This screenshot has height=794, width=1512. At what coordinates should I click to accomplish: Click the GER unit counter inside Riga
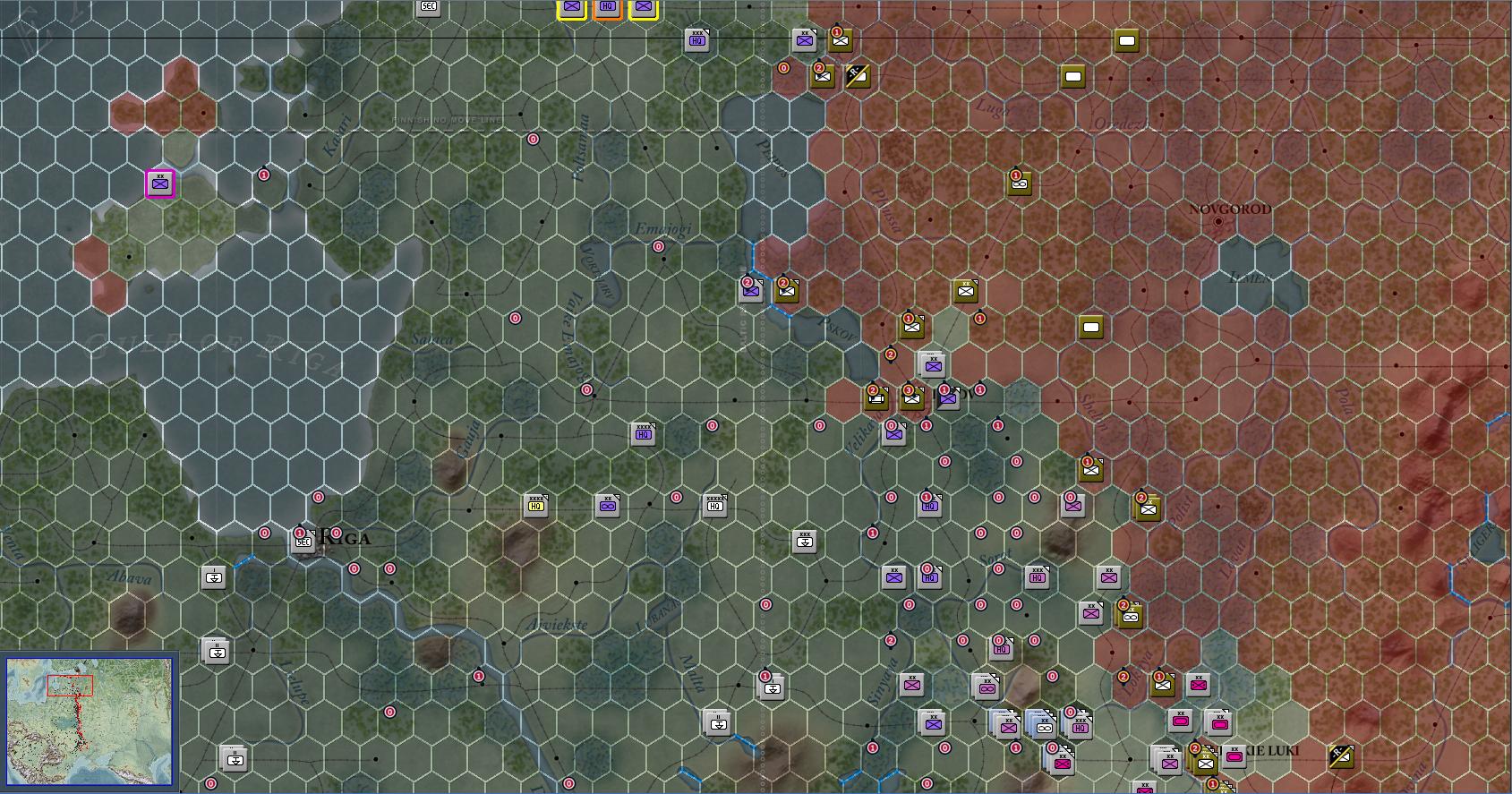[x=304, y=541]
